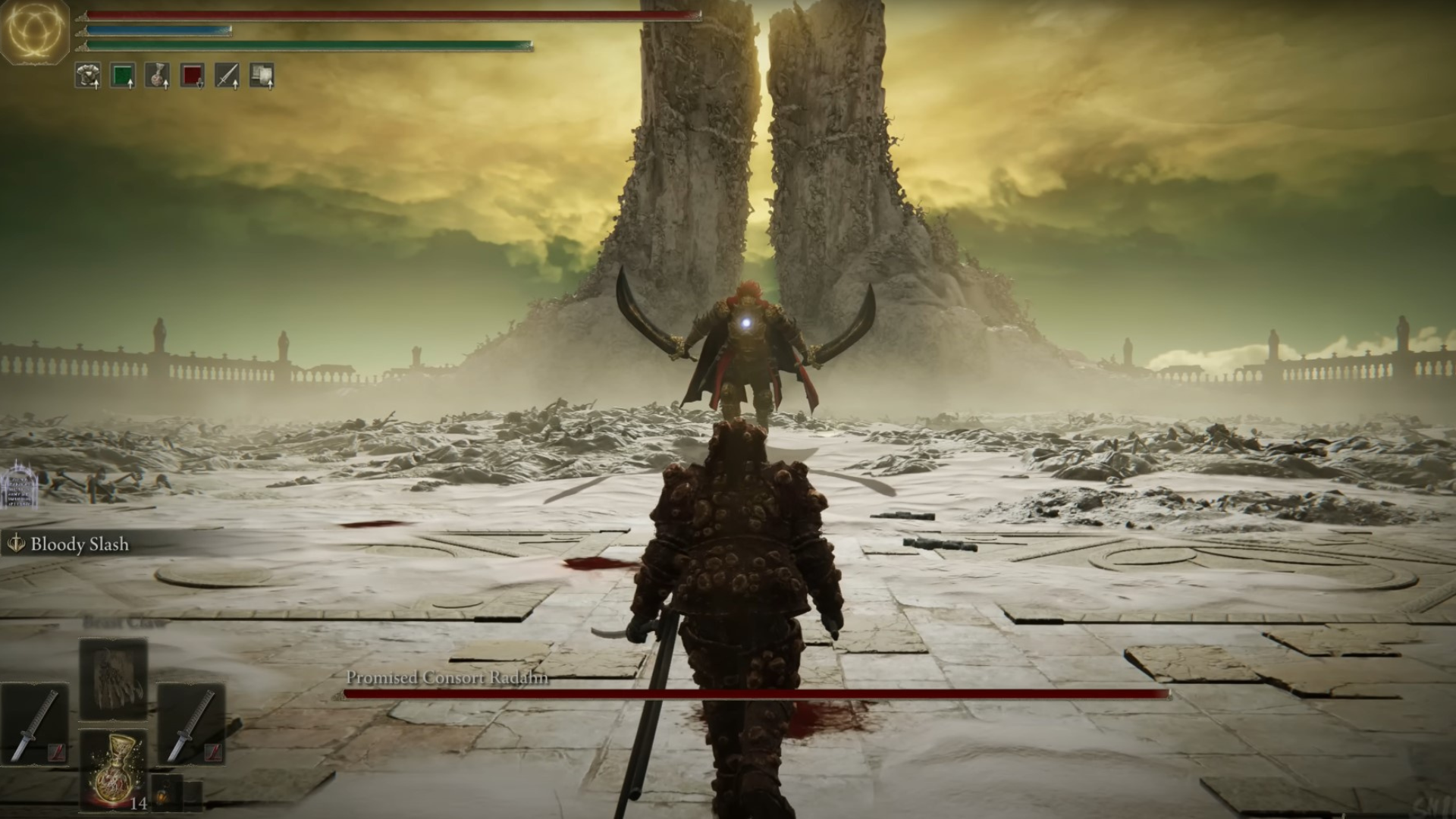This screenshot has height=819, width=1456.
Task: Select the flask-shaped buff status icon
Action: [x=158, y=76]
